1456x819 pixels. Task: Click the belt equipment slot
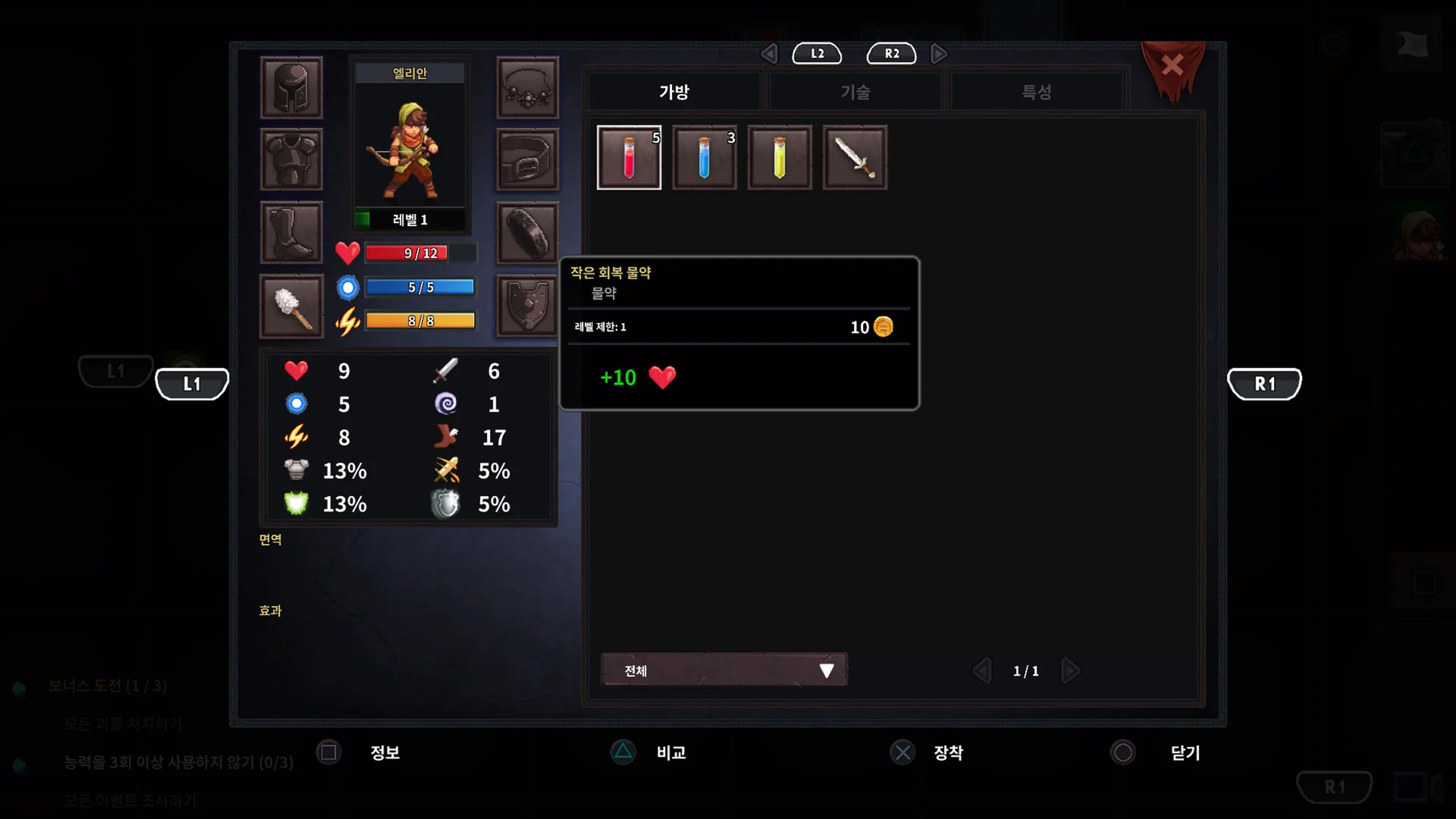pyautogui.click(x=528, y=159)
